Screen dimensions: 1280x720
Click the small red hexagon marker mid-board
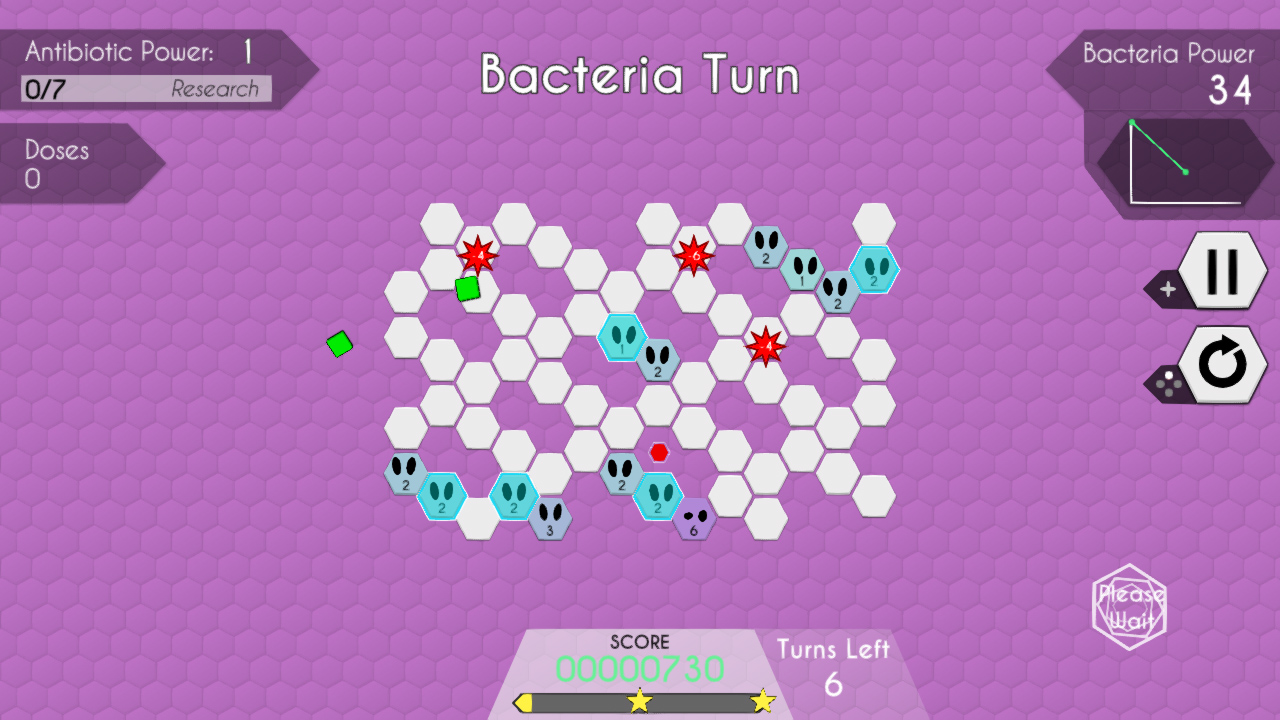click(658, 452)
